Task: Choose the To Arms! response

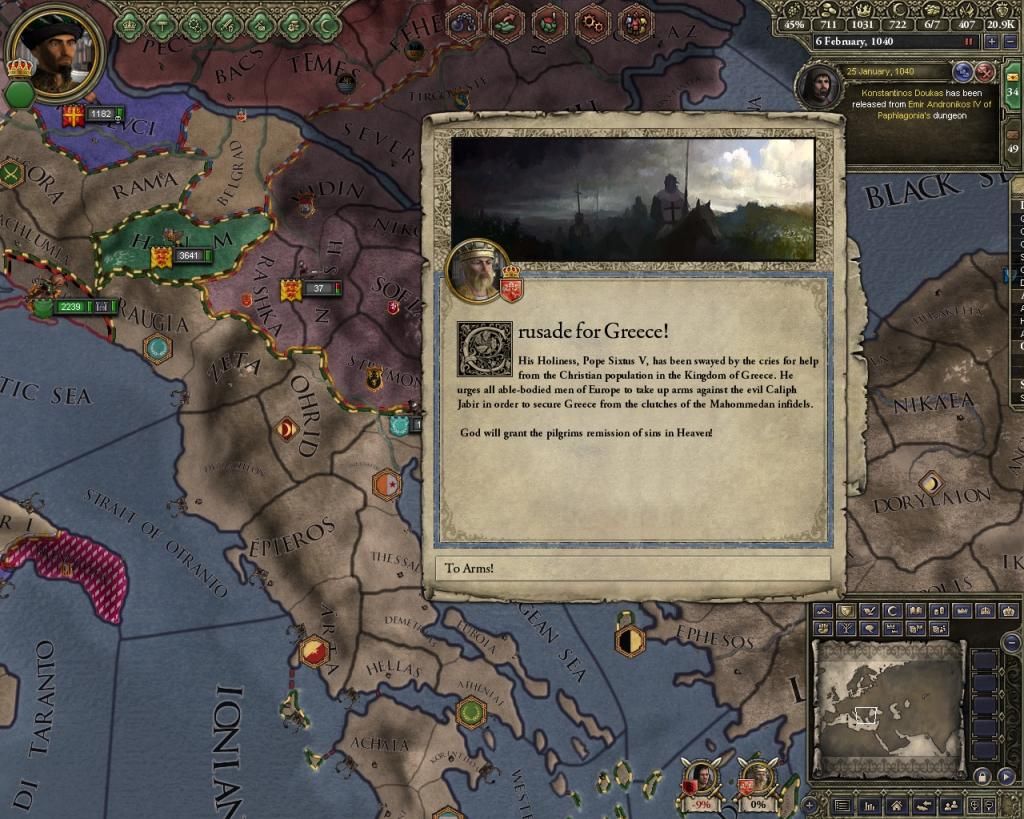Action: click(x=632, y=568)
